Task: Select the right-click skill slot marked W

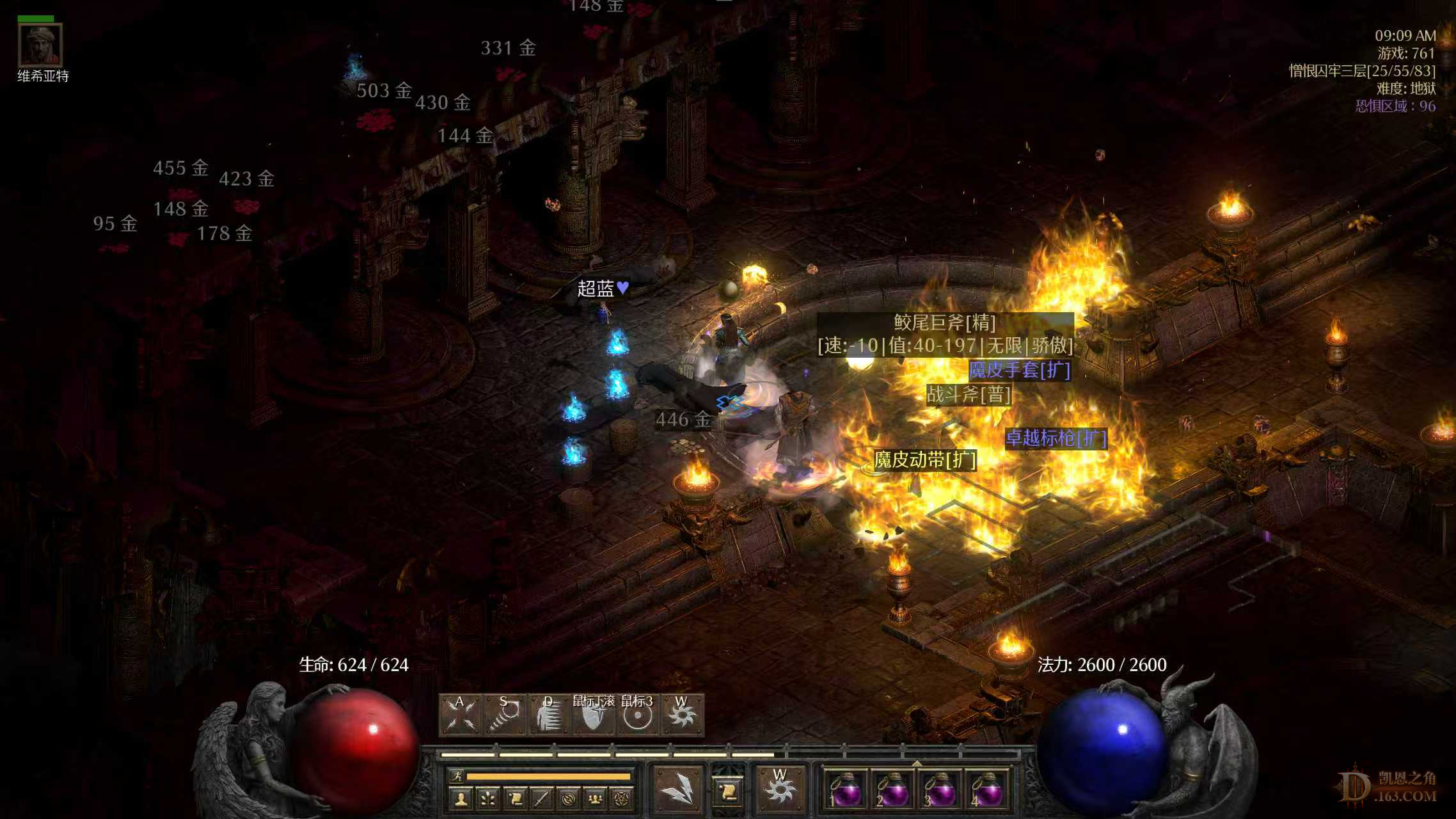Action: [x=779, y=788]
